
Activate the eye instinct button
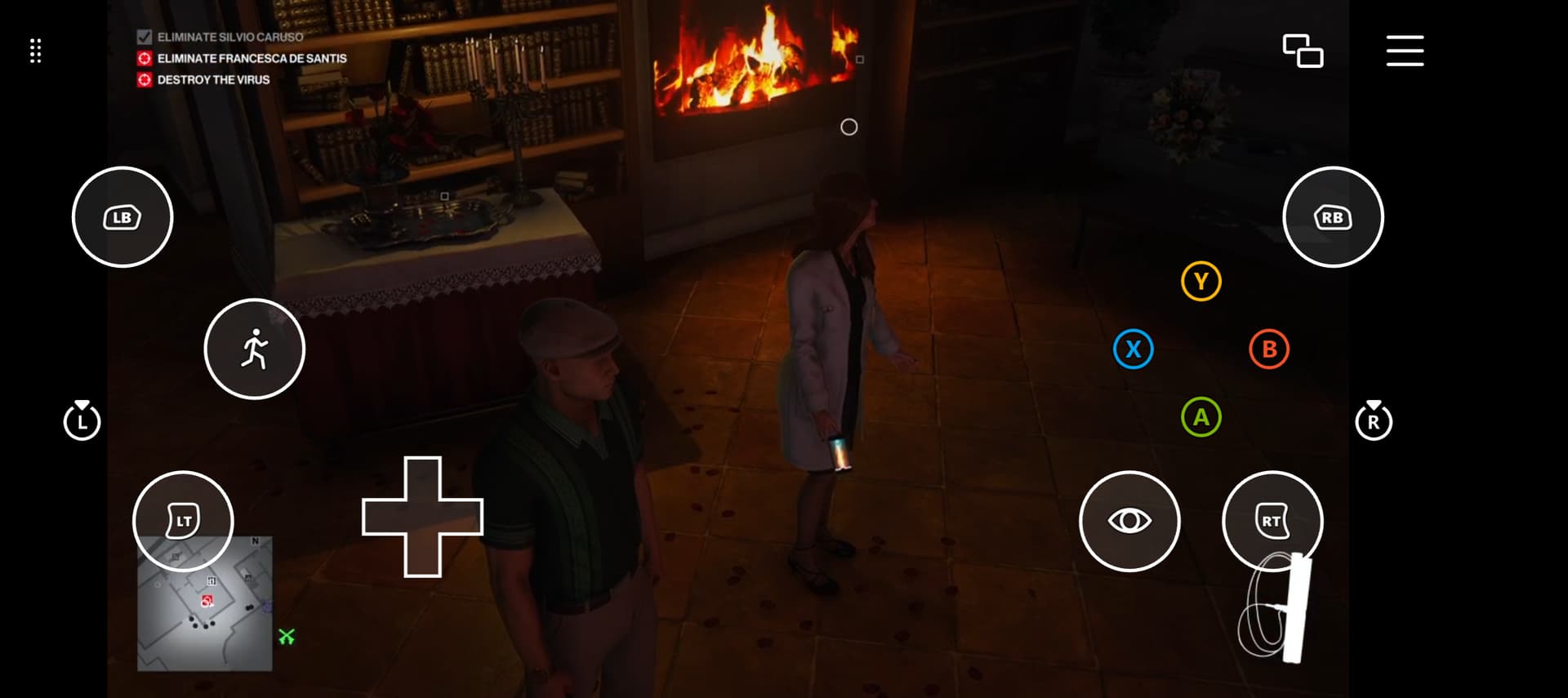pyautogui.click(x=1129, y=520)
